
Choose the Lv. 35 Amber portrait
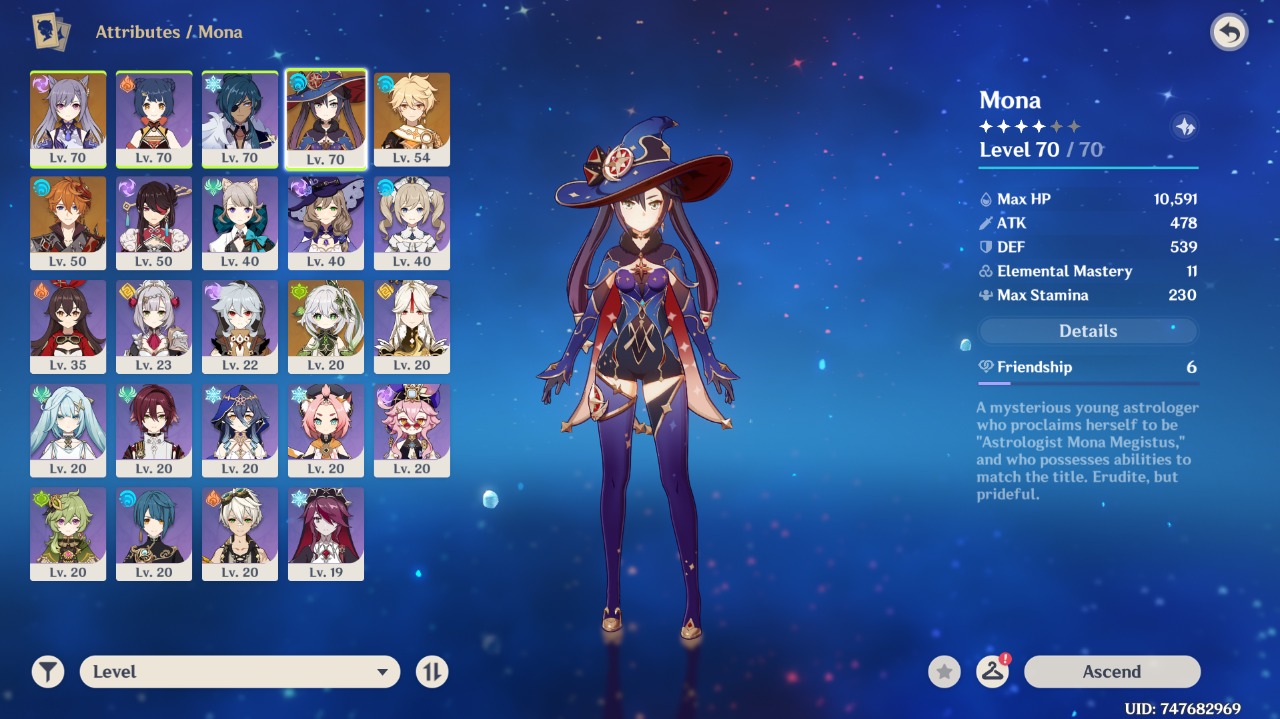click(68, 326)
